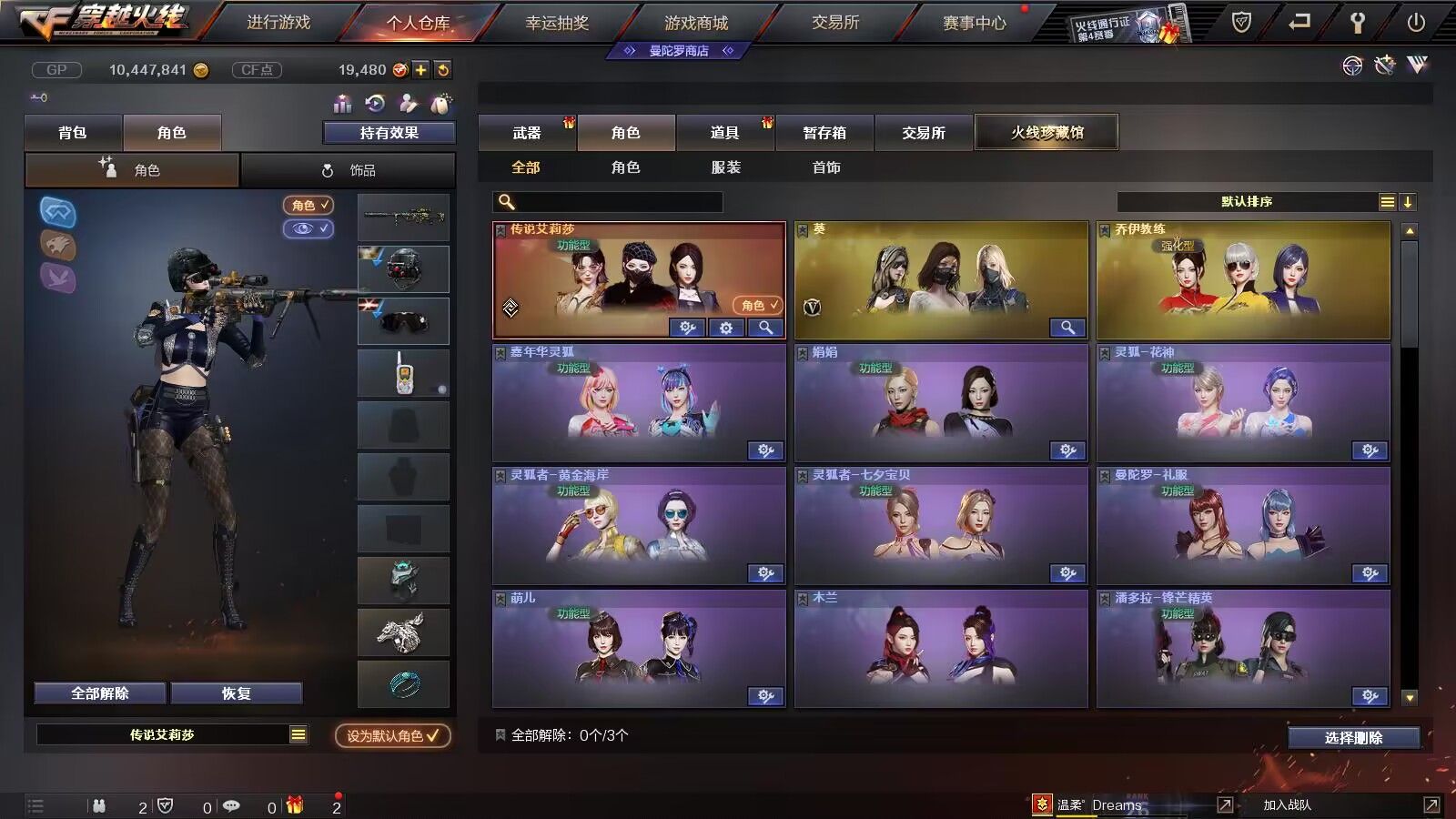Toggle selection checkmark on 设为默认角色 button

[433, 739]
